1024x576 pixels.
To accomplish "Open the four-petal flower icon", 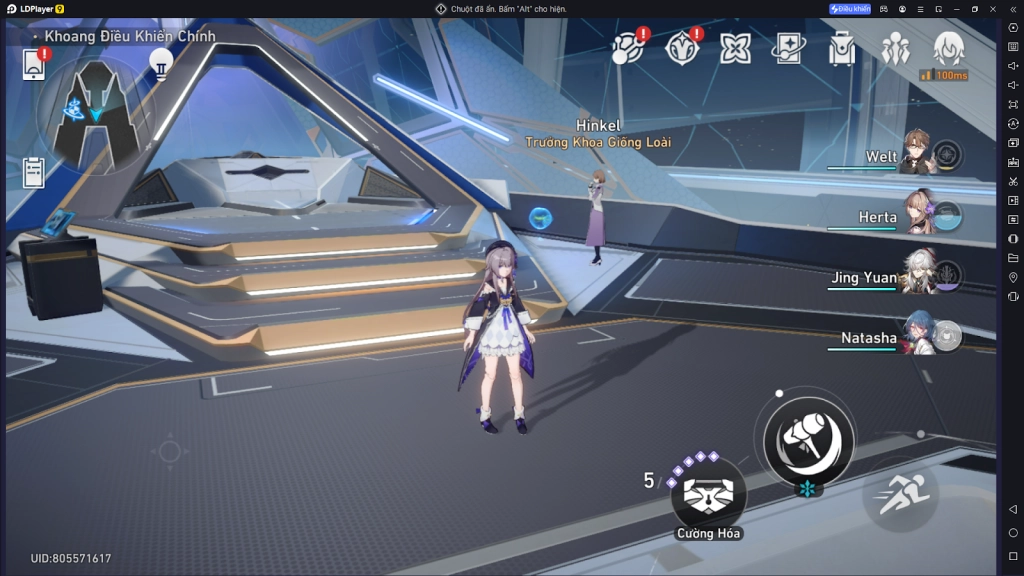I will pos(736,48).
